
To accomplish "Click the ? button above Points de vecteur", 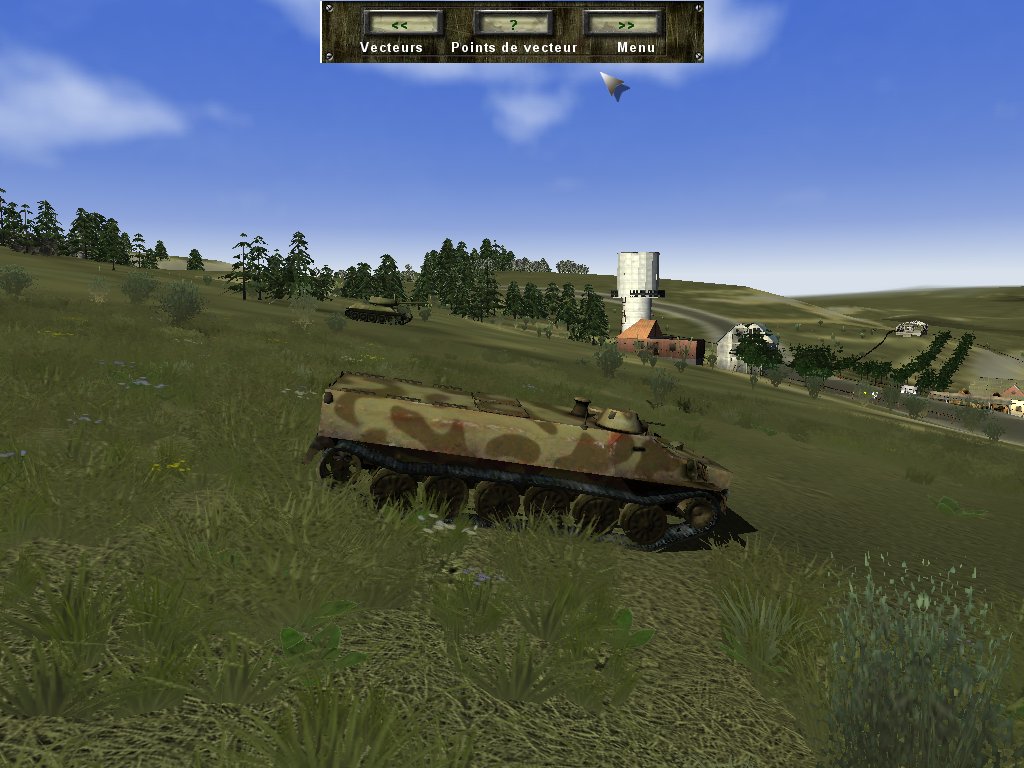I will 513,23.
